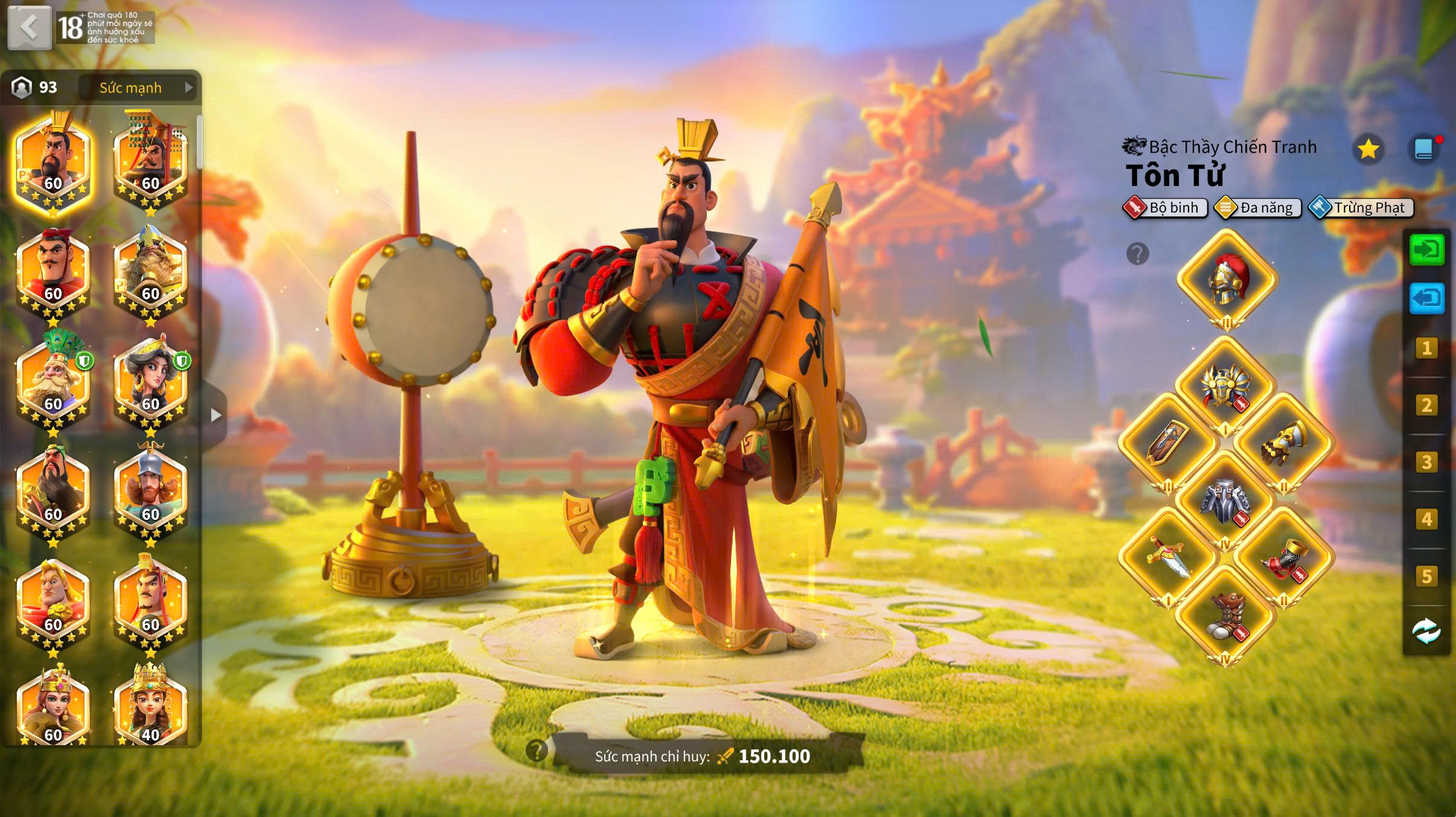
Task: Go back with the arrow button
Action: click(29, 27)
